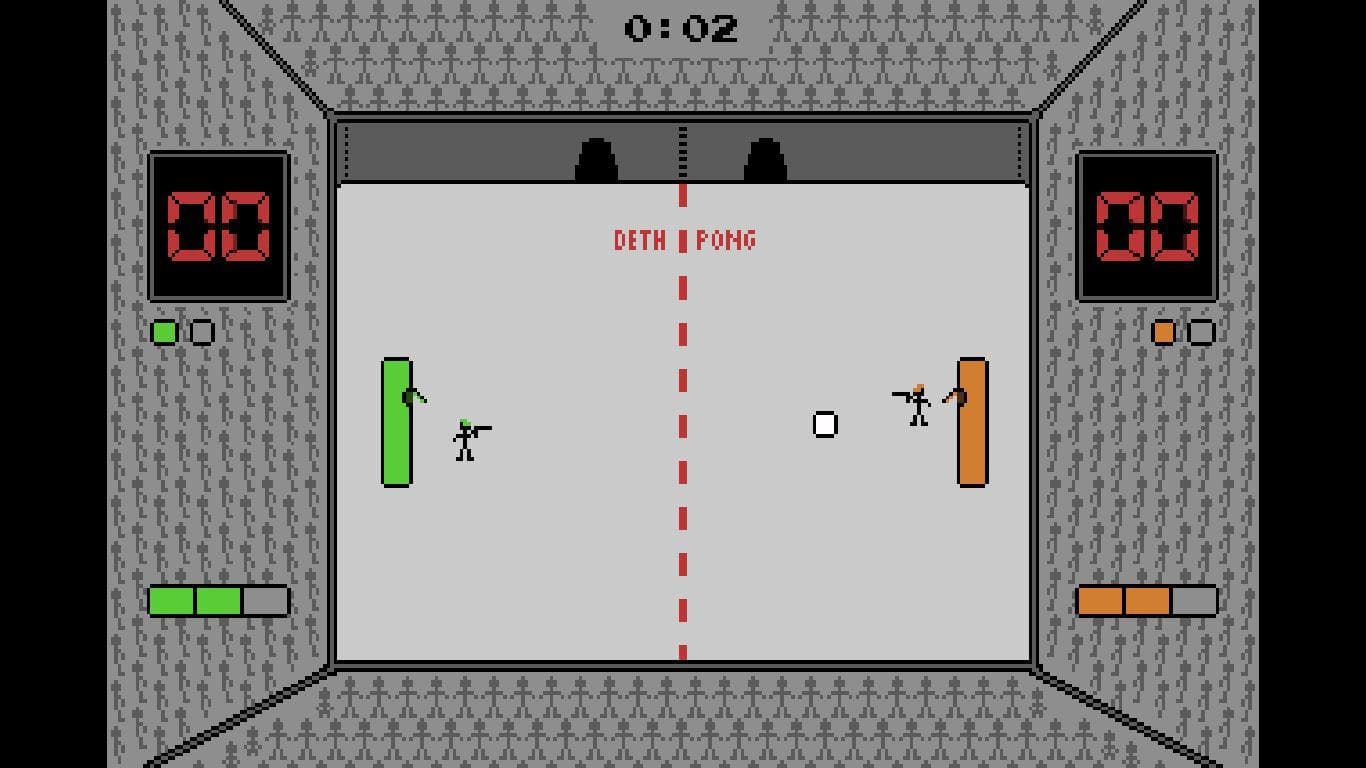The width and height of the screenshot is (1366, 768).
Task: Select the right black archway door
Action: coord(765,158)
